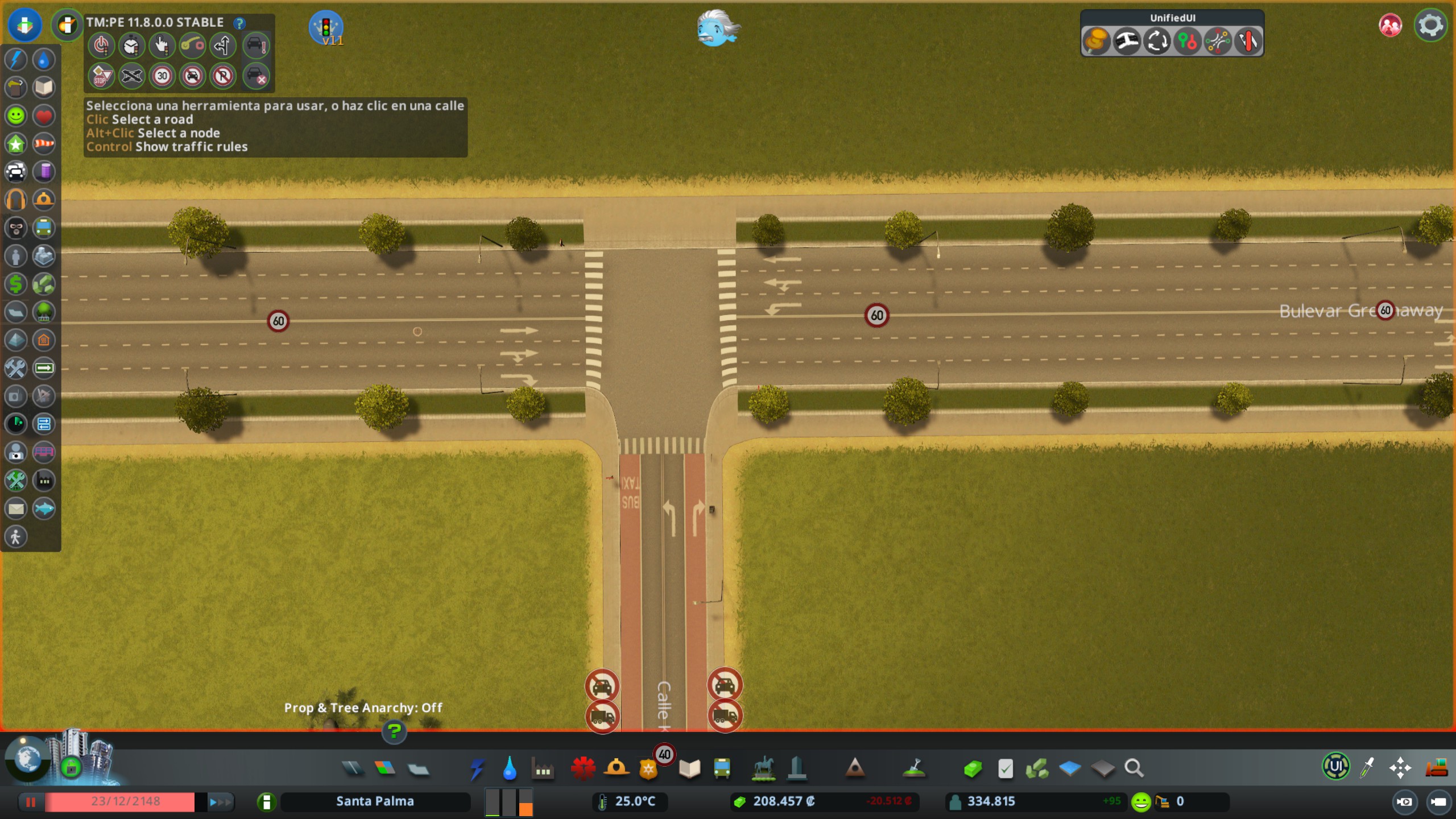
Task: Open the priority signs STOP tool
Action: pyautogui.click(x=101, y=76)
